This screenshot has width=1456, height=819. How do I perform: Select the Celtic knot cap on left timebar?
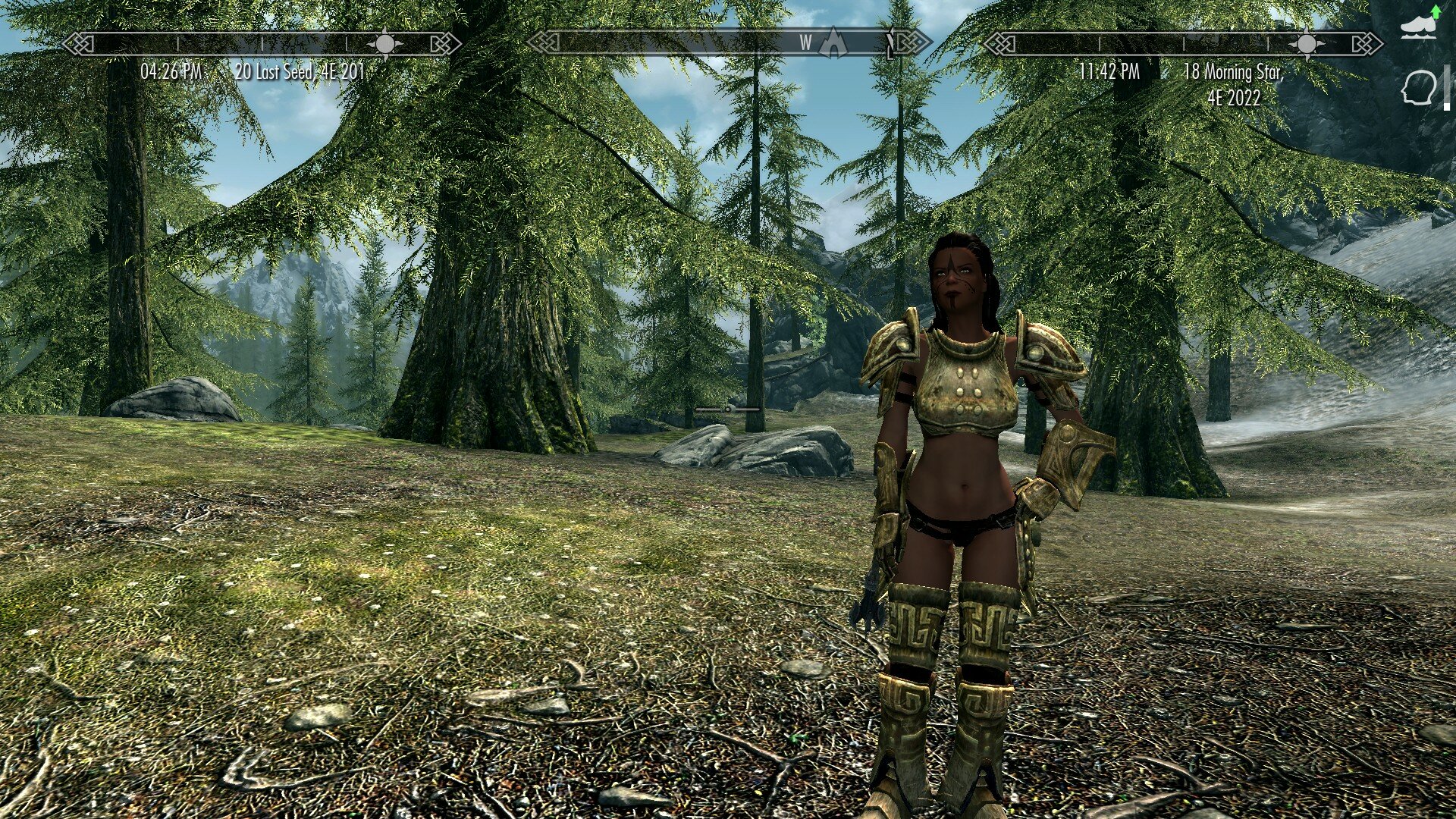(78, 42)
